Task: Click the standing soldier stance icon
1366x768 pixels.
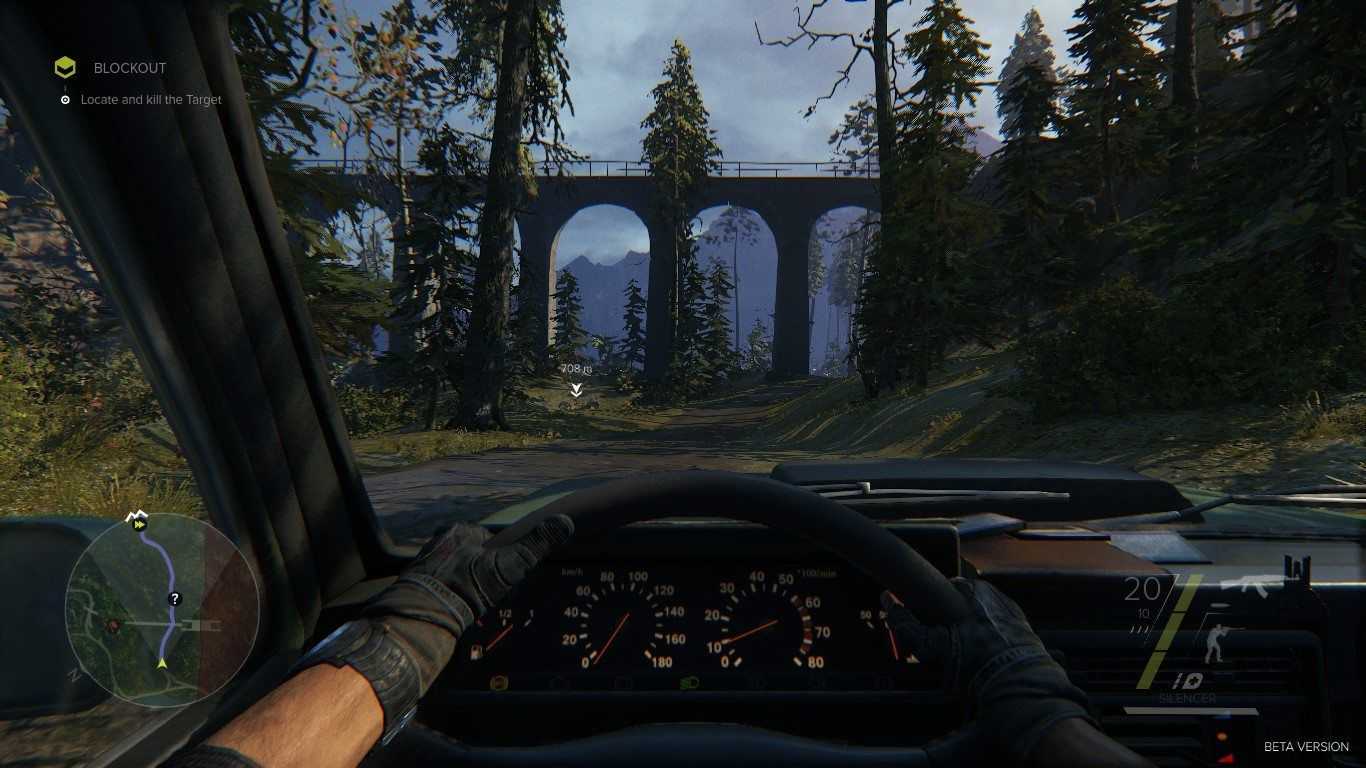Action: click(x=1215, y=644)
